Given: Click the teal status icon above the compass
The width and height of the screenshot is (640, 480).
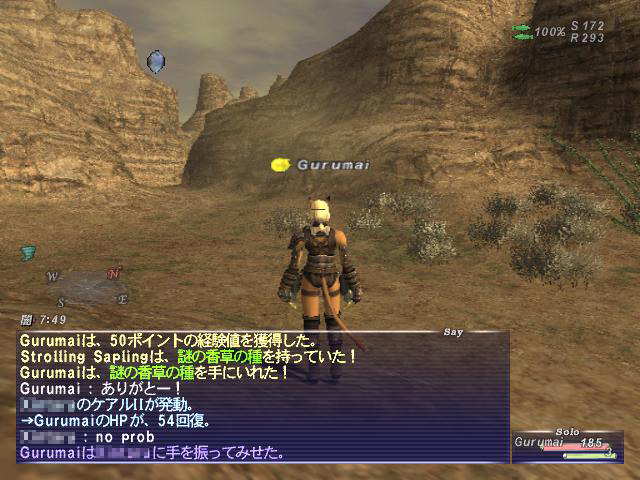Looking at the screenshot, I should click(x=28, y=254).
